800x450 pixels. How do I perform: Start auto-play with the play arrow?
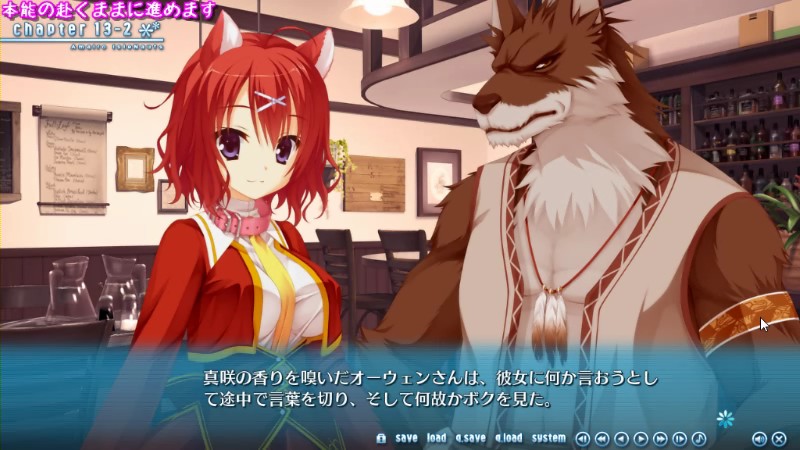pos(640,438)
